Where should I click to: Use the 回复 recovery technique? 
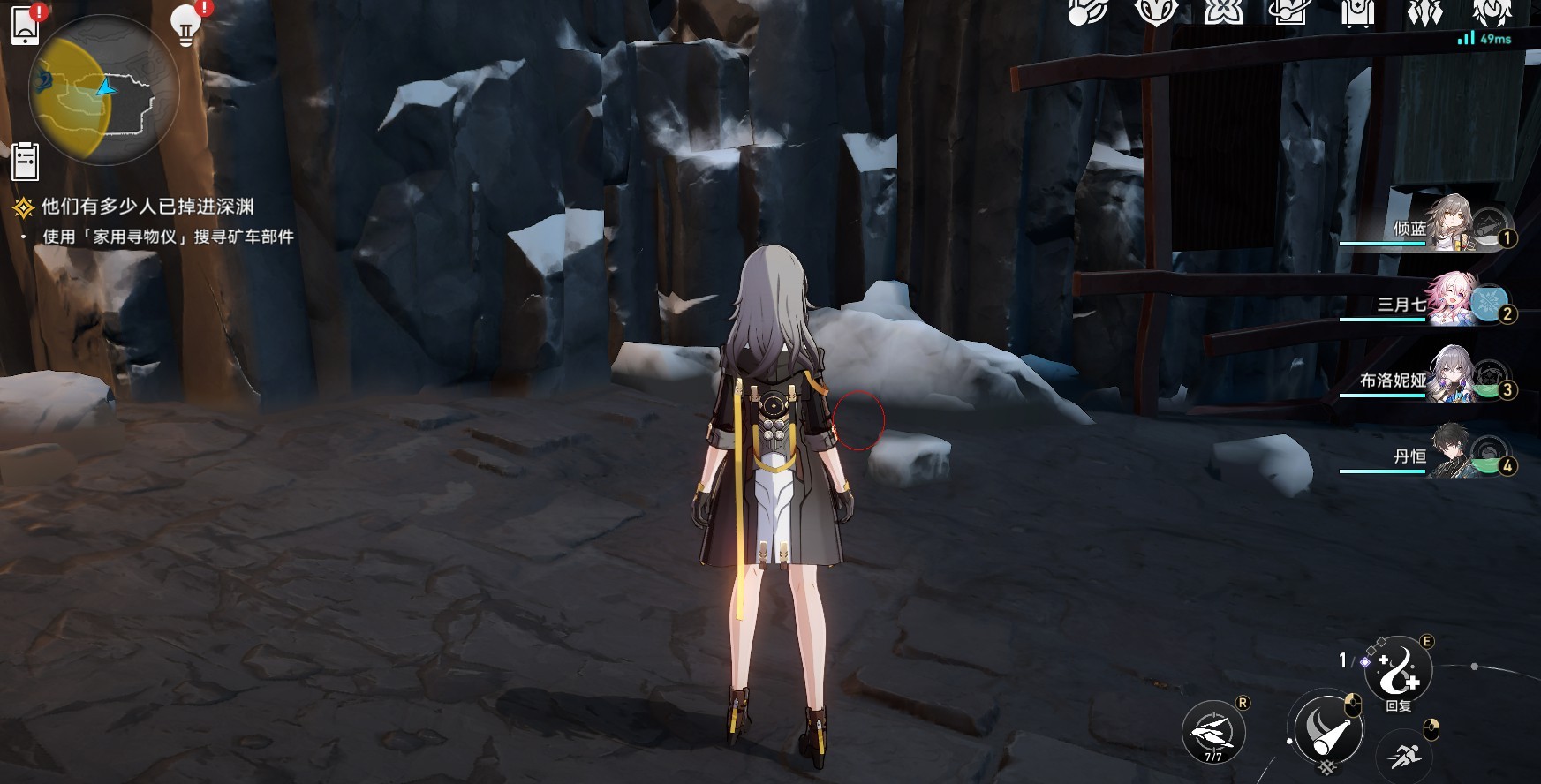1398,672
